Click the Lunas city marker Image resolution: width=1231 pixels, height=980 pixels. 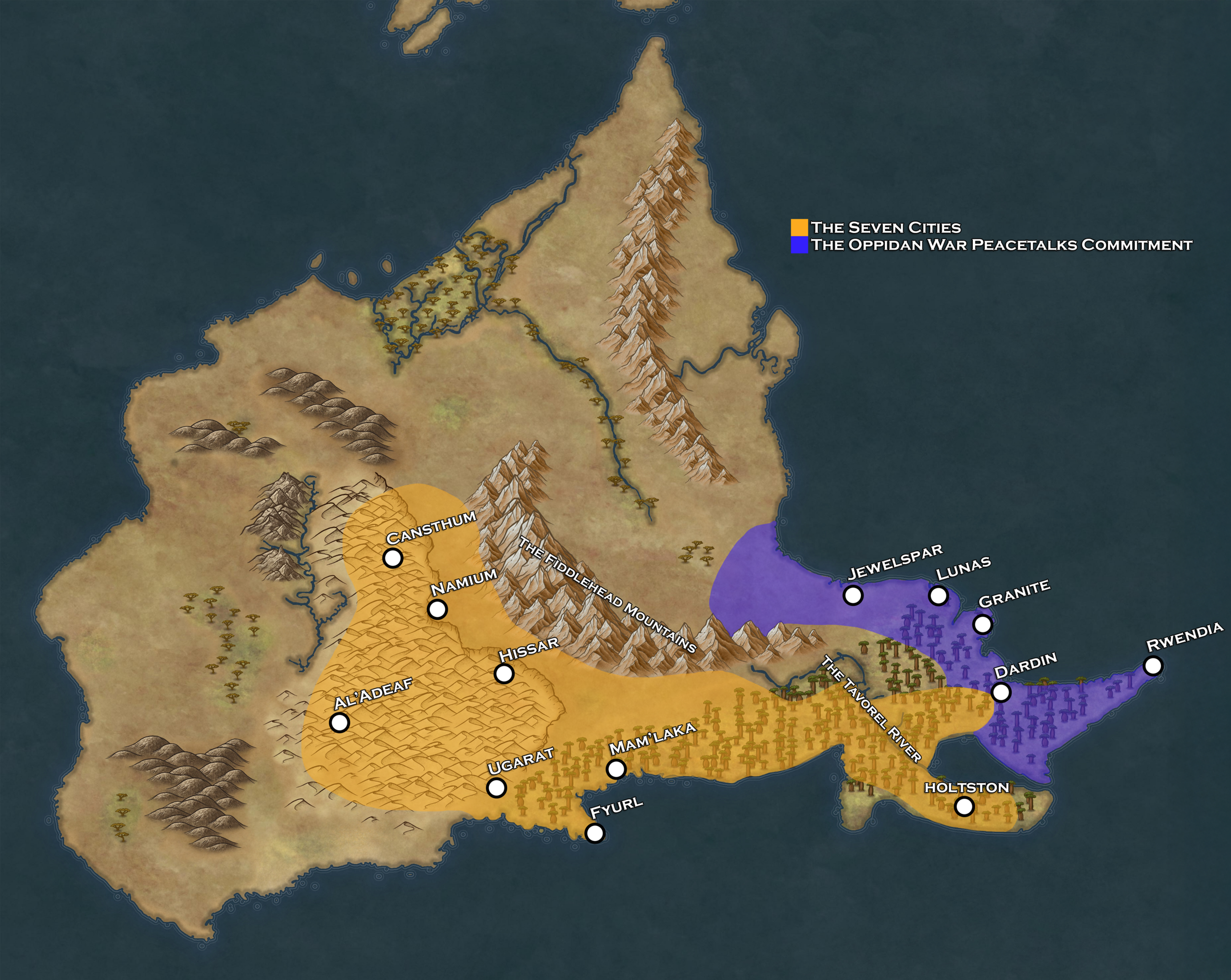tap(939, 595)
